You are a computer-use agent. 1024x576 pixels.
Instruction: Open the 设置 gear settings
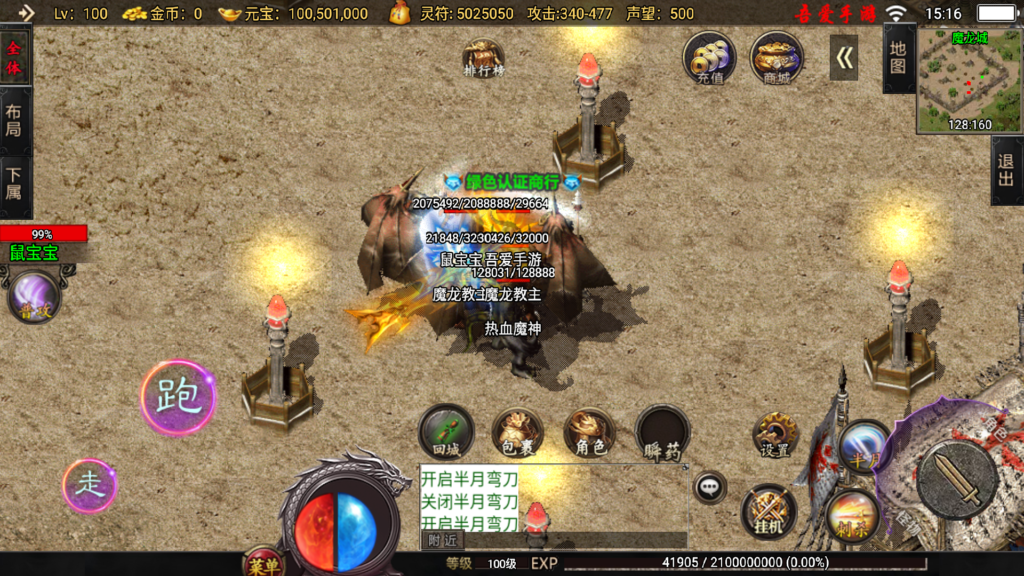pos(775,435)
